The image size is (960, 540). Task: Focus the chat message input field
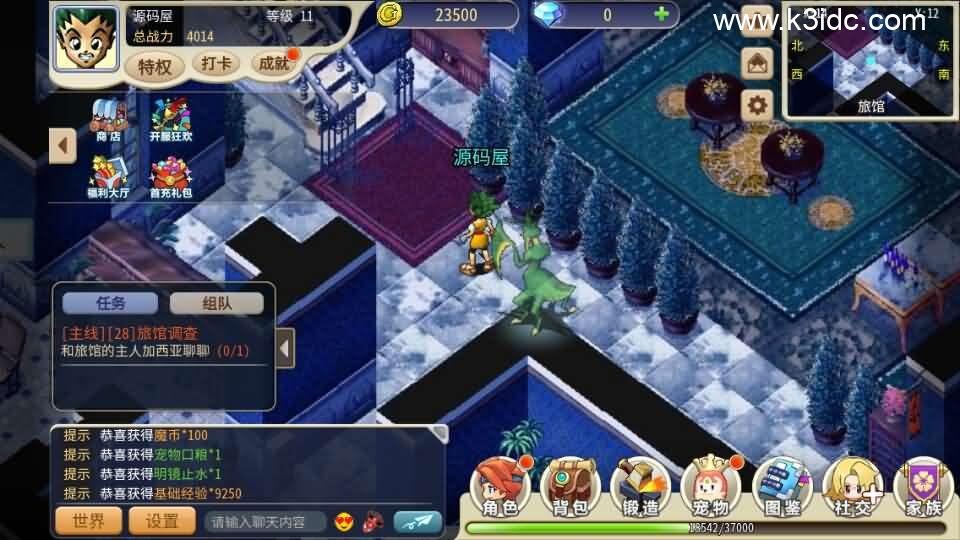(x=265, y=521)
